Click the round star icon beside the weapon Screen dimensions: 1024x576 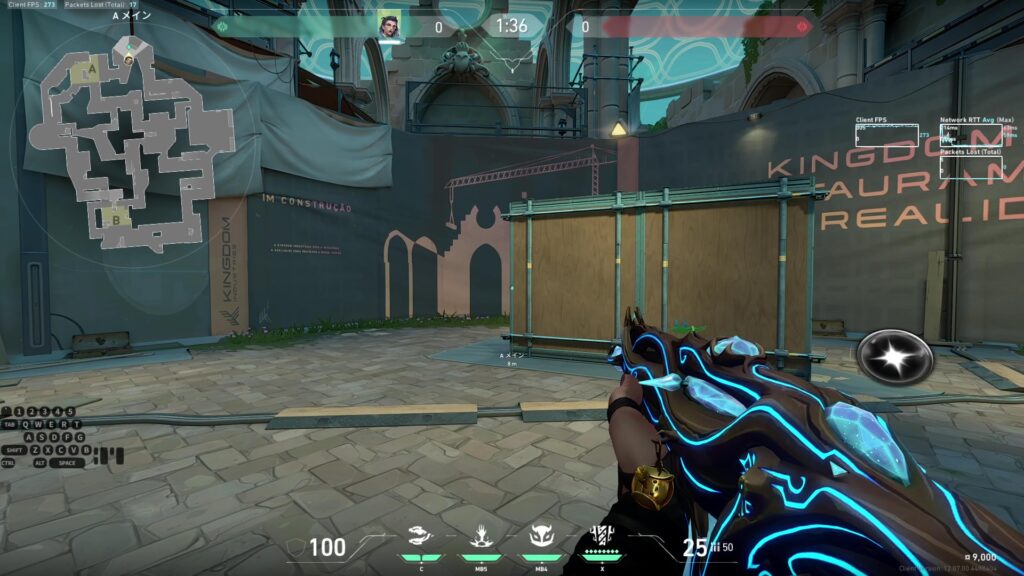[894, 357]
